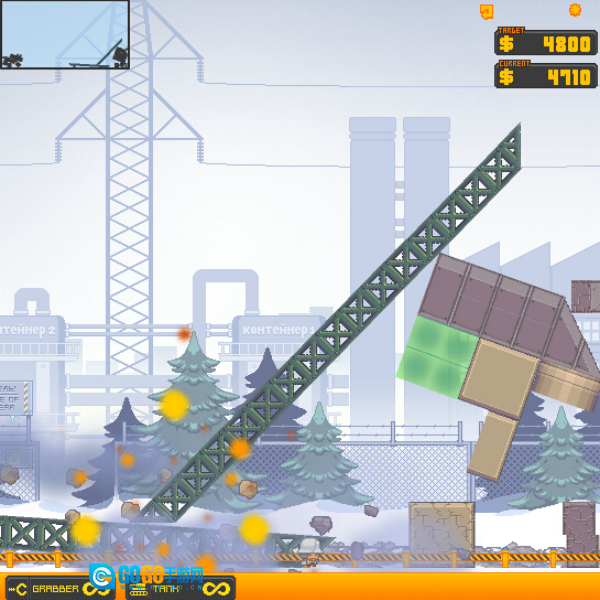Select the Grabber tool
Viewport: 600px width, 600px height.
tap(55, 588)
